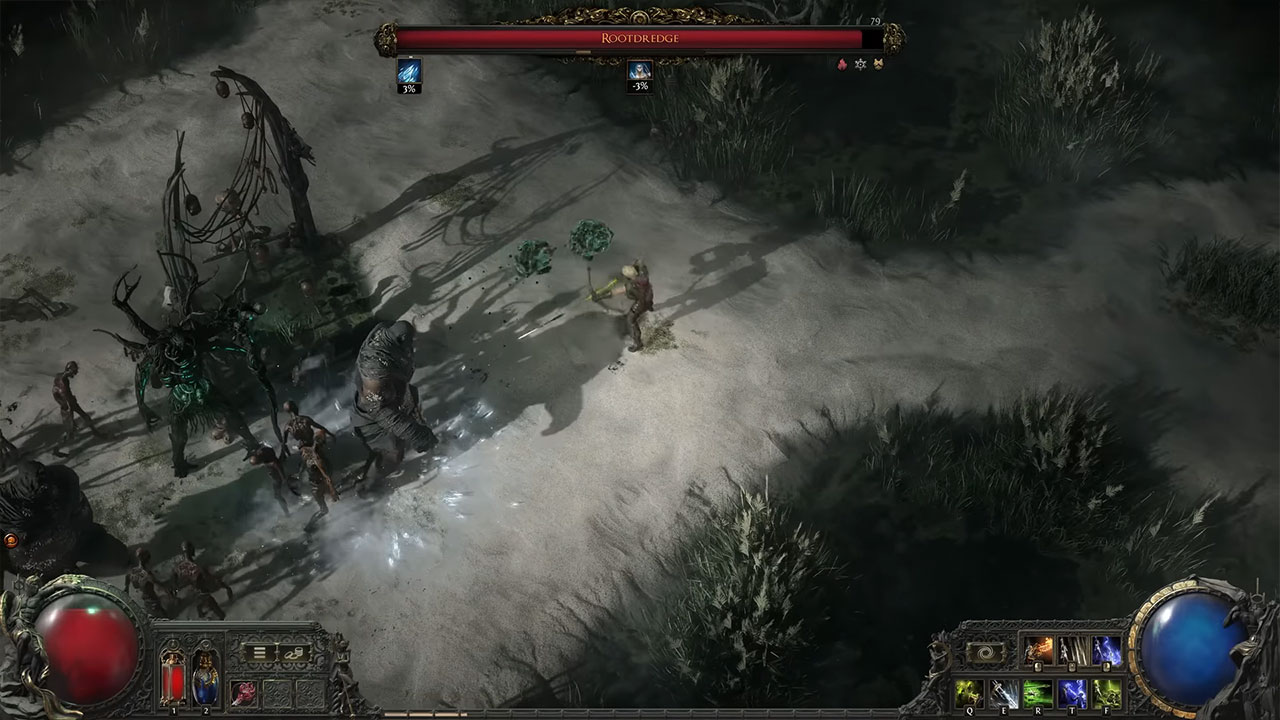Activate the grey spear rain skill
This screenshot has width=1280, height=720.
pyautogui.click(x=1072, y=651)
